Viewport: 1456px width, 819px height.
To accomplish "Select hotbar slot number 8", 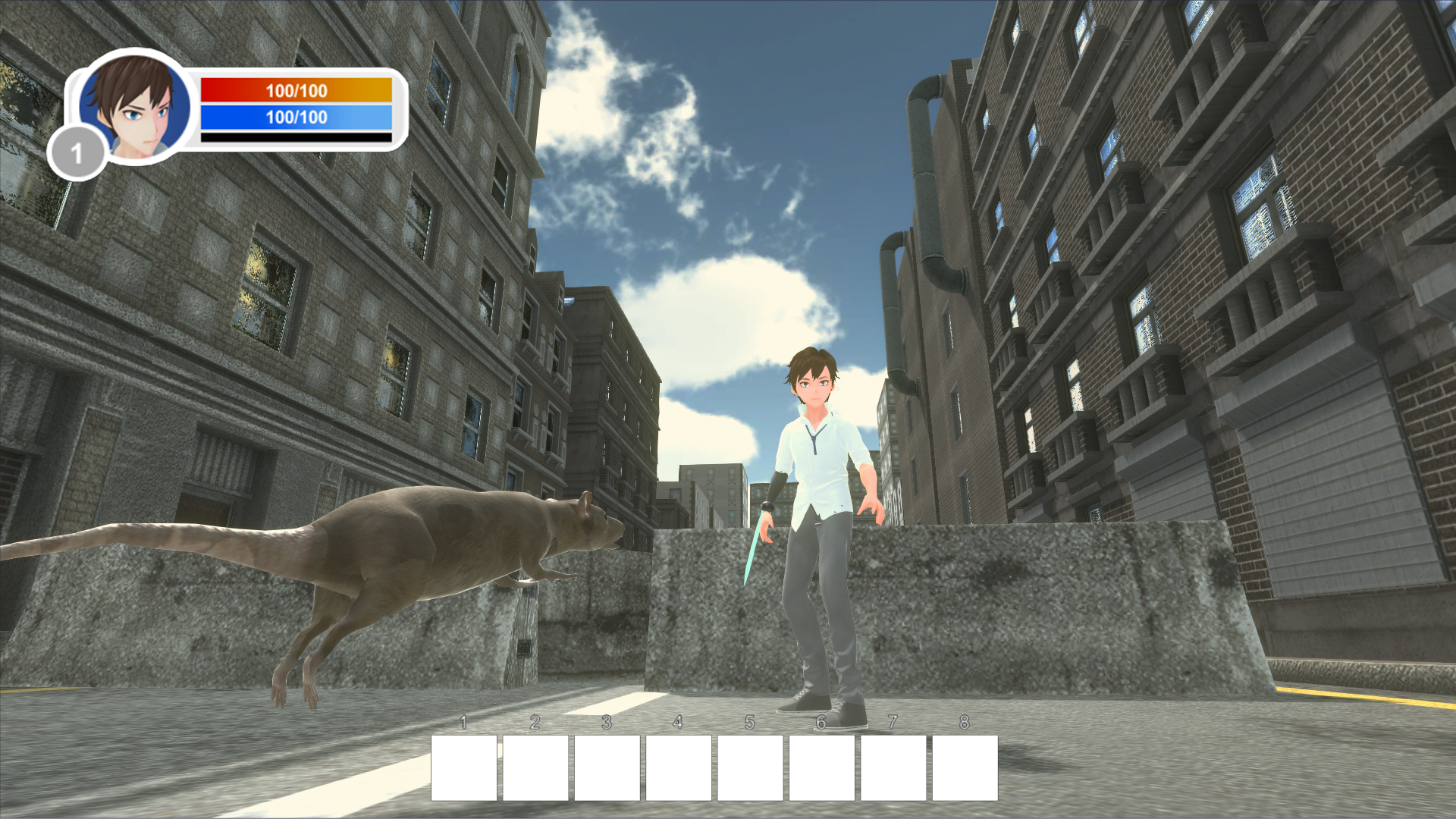I will (x=965, y=767).
